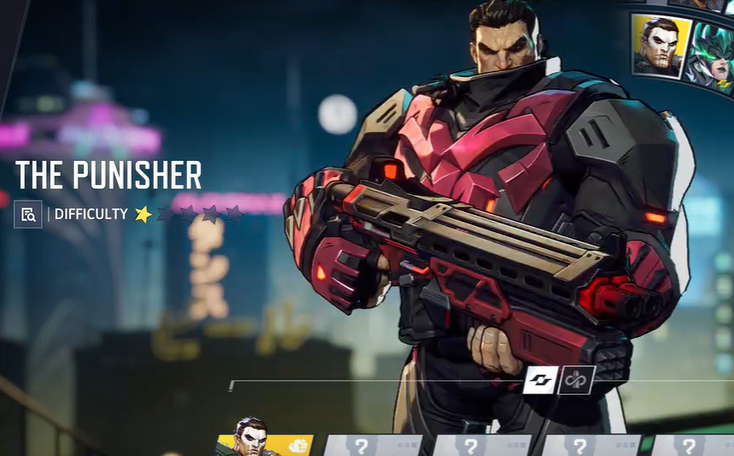This screenshot has height=456, width=734.
Task: Select The Punisher portrait in hero roster
Action: [661, 46]
